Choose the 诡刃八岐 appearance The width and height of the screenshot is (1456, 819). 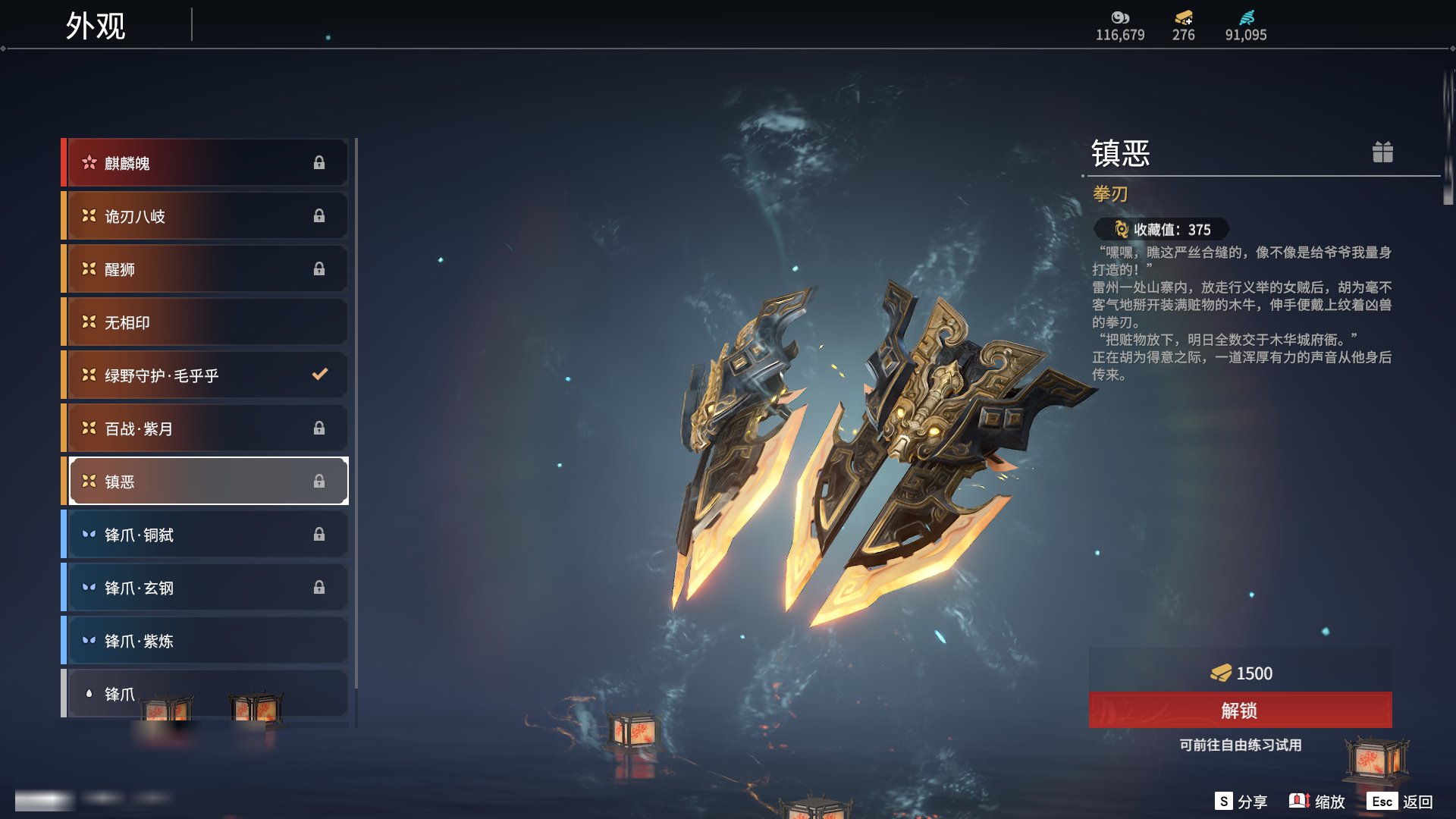(x=206, y=216)
